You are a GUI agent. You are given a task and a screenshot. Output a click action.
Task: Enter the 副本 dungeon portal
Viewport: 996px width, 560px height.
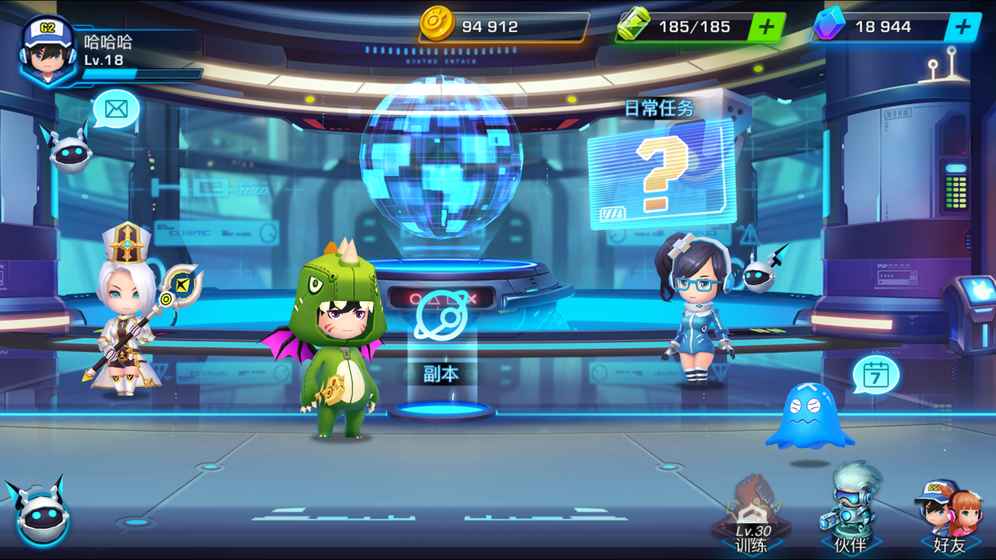pyautogui.click(x=440, y=330)
